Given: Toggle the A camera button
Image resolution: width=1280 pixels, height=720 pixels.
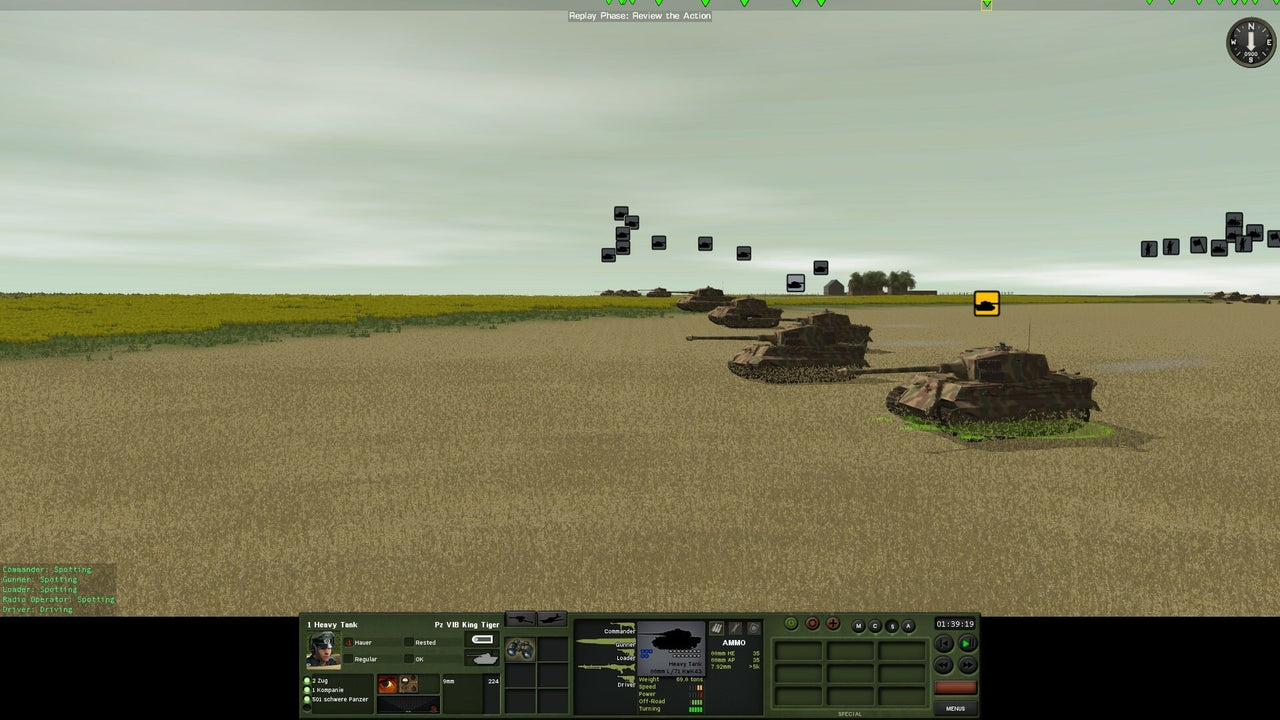Looking at the screenshot, I should click(908, 626).
